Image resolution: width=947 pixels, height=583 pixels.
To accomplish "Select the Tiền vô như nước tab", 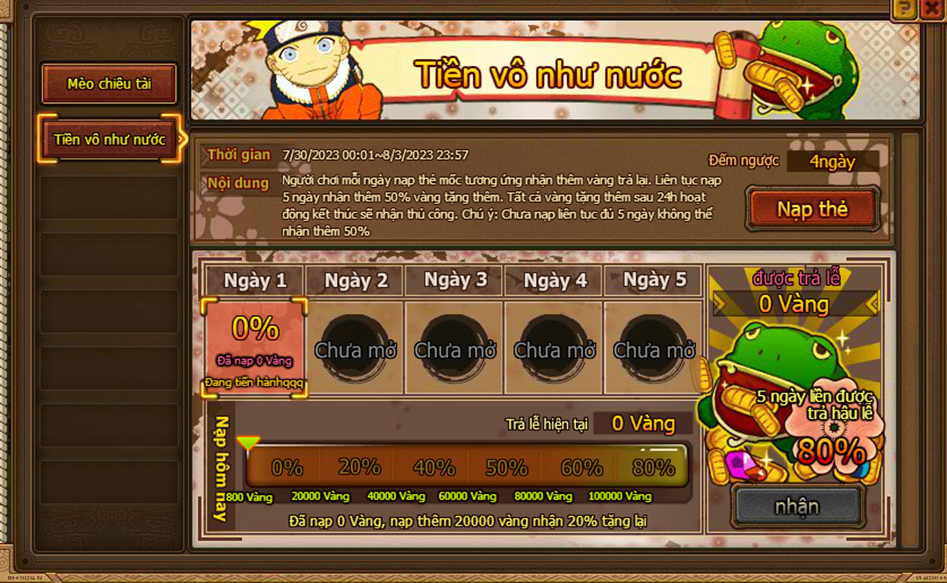I will pos(109,139).
